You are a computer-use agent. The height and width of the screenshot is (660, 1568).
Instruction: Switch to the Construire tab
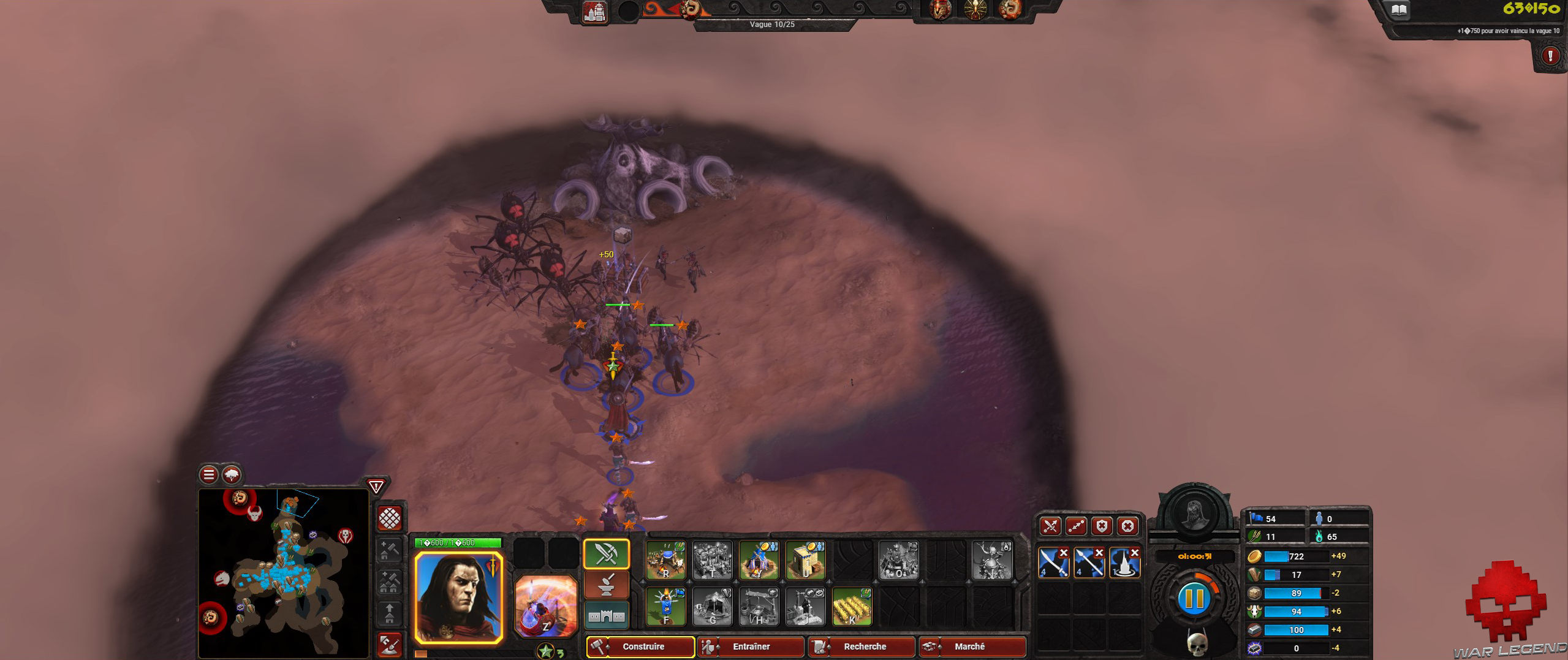pyautogui.click(x=643, y=647)
